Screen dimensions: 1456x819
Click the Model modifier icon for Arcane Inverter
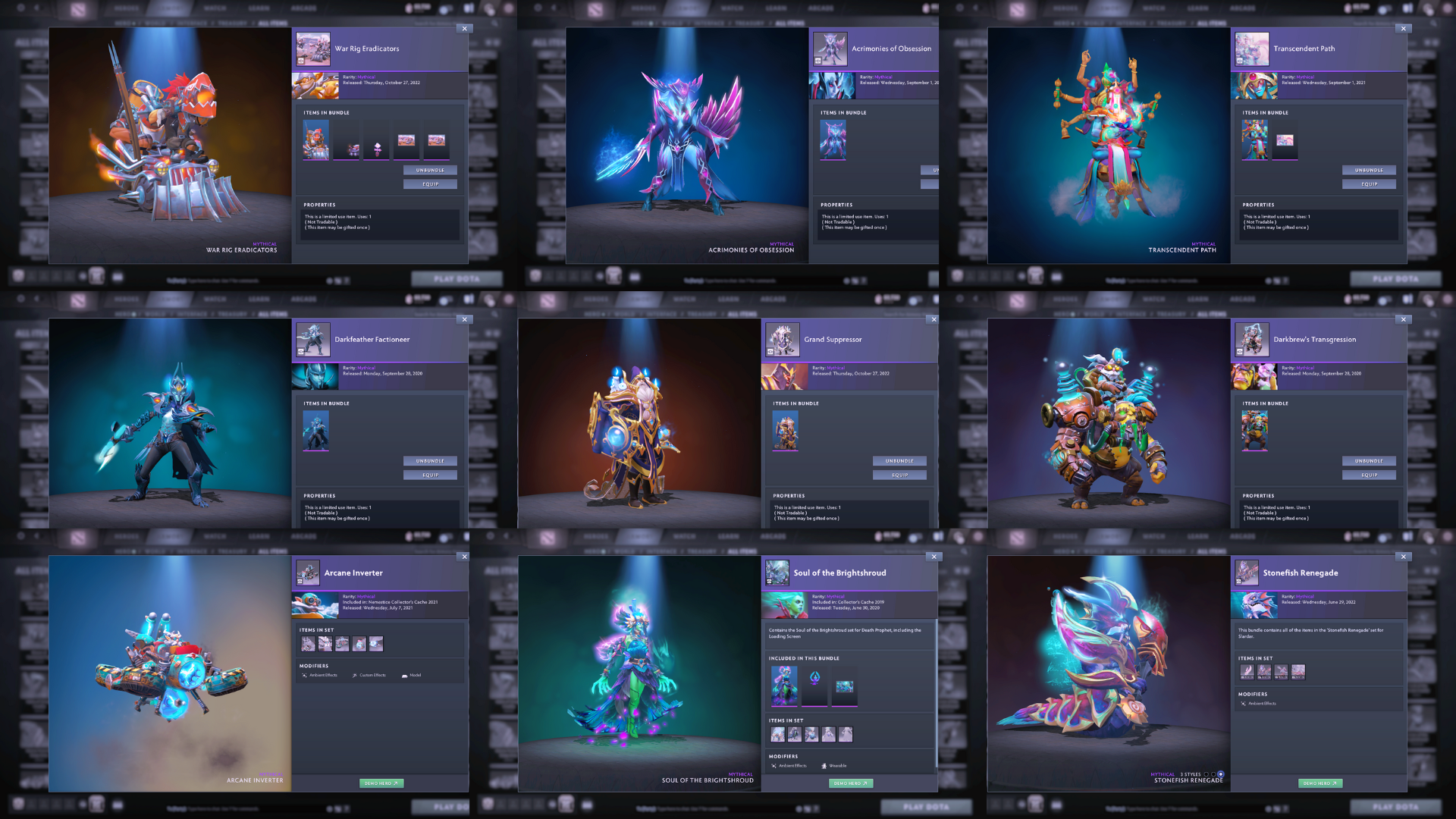click(405, 676)
